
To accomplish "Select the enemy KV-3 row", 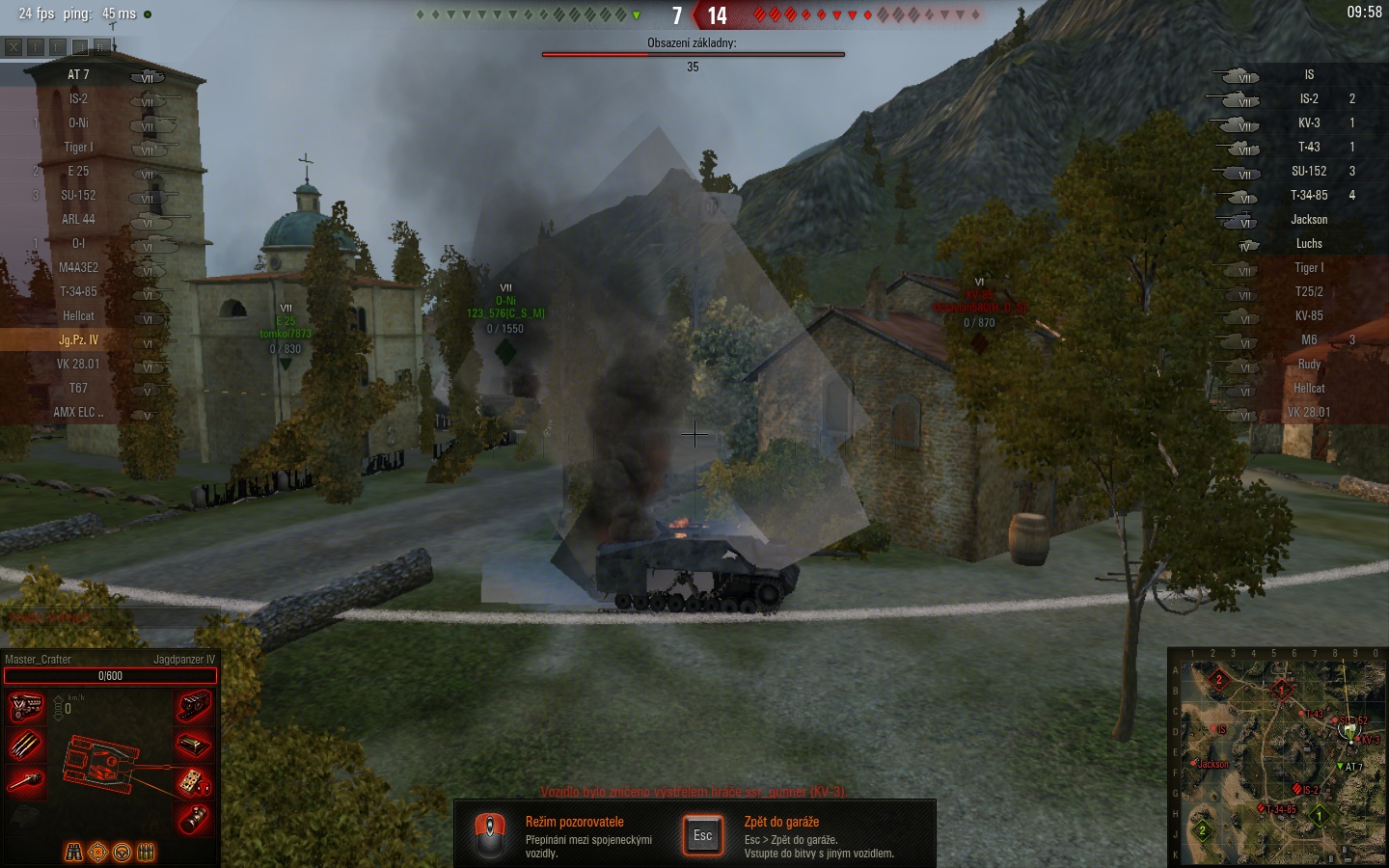I will point(1309,122).
